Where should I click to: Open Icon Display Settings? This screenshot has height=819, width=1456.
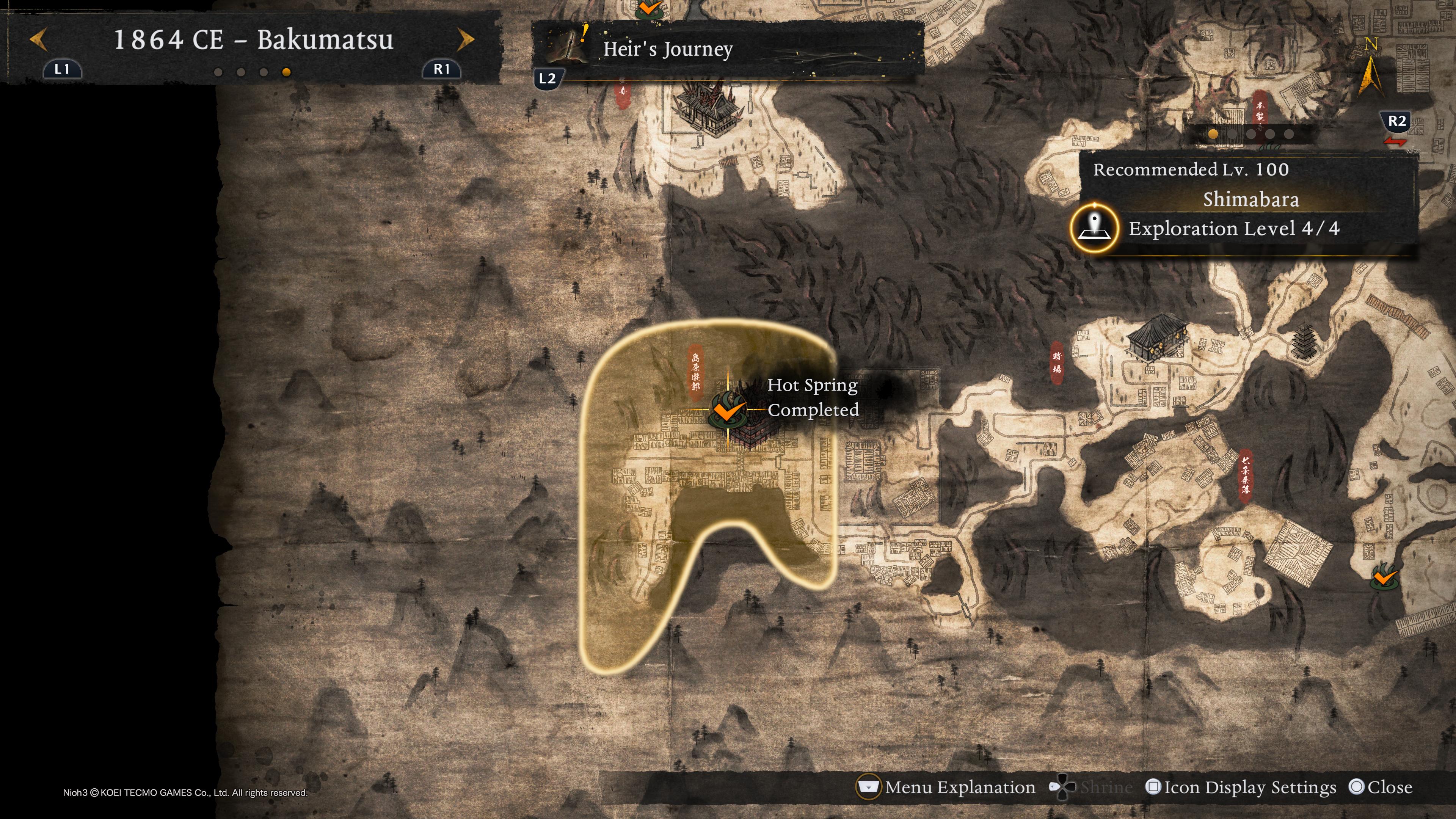pos(1241,788)
